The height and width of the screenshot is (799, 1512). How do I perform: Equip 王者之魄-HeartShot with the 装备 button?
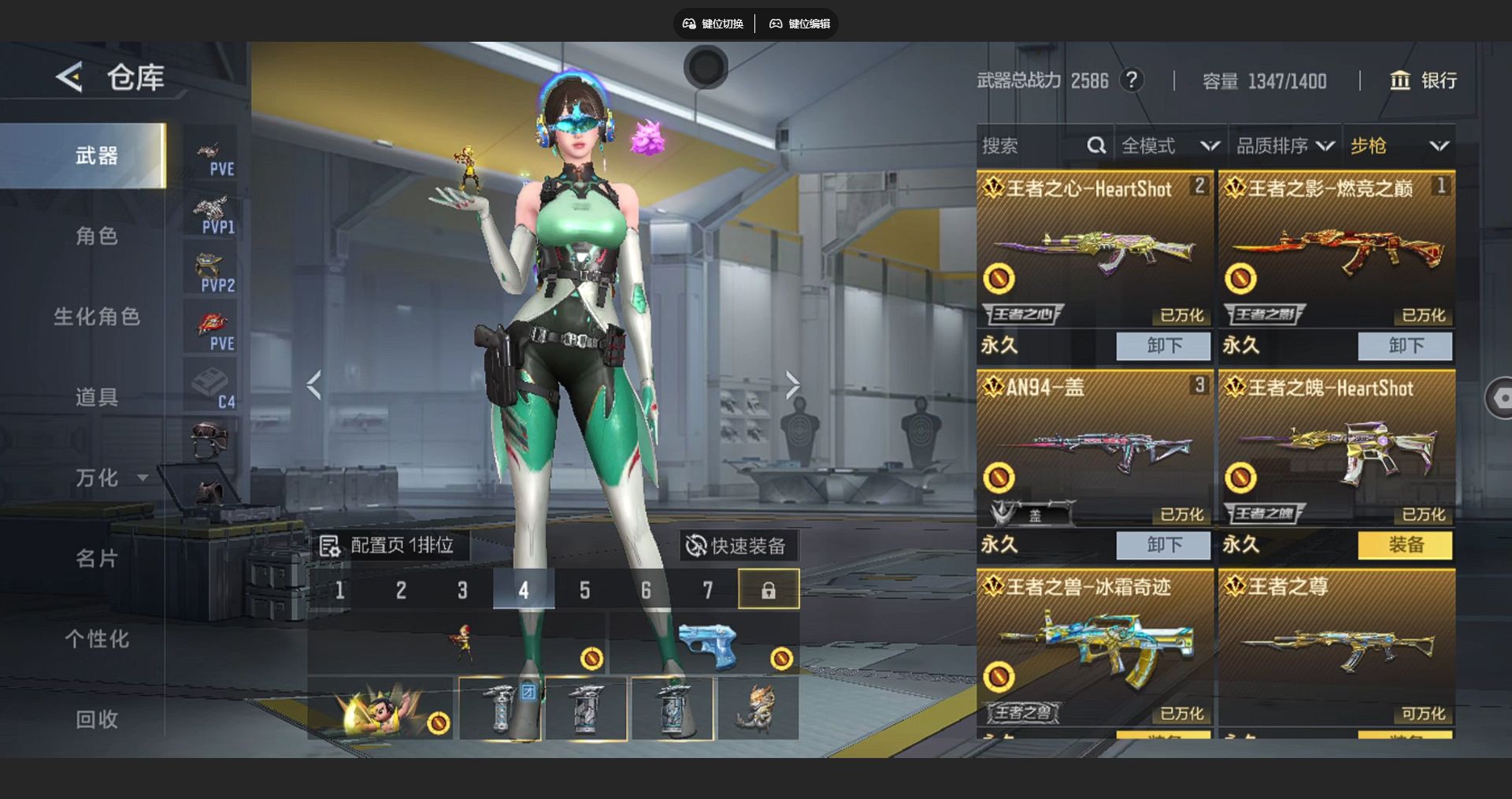(1405, 544)
